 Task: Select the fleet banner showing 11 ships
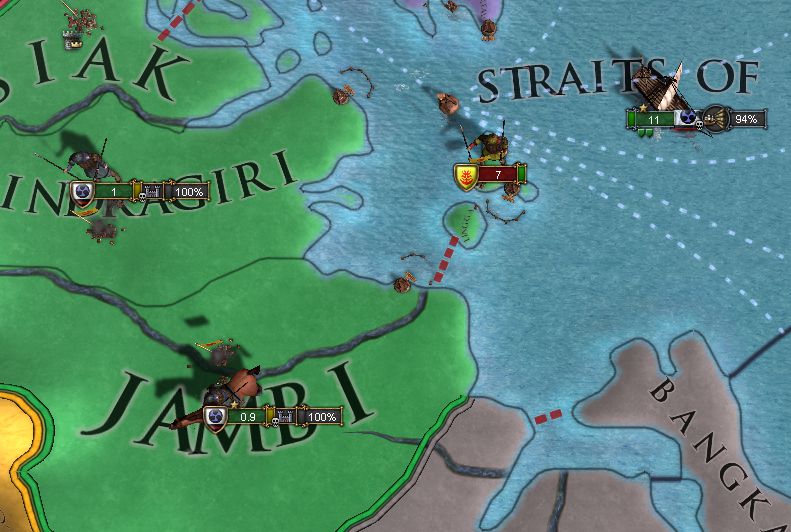[x=653, y=119]
